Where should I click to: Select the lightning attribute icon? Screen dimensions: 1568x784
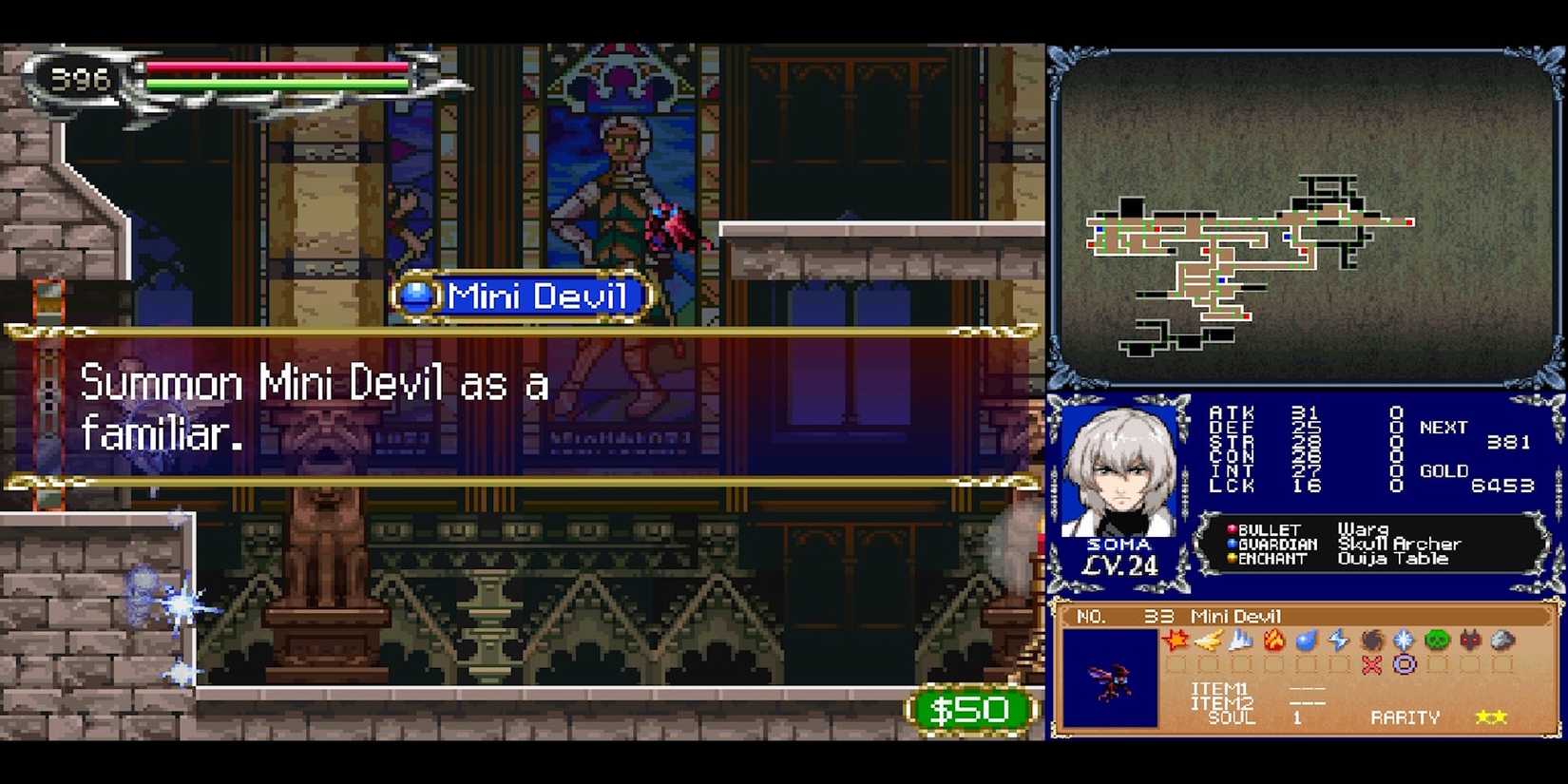(1338, 641)
